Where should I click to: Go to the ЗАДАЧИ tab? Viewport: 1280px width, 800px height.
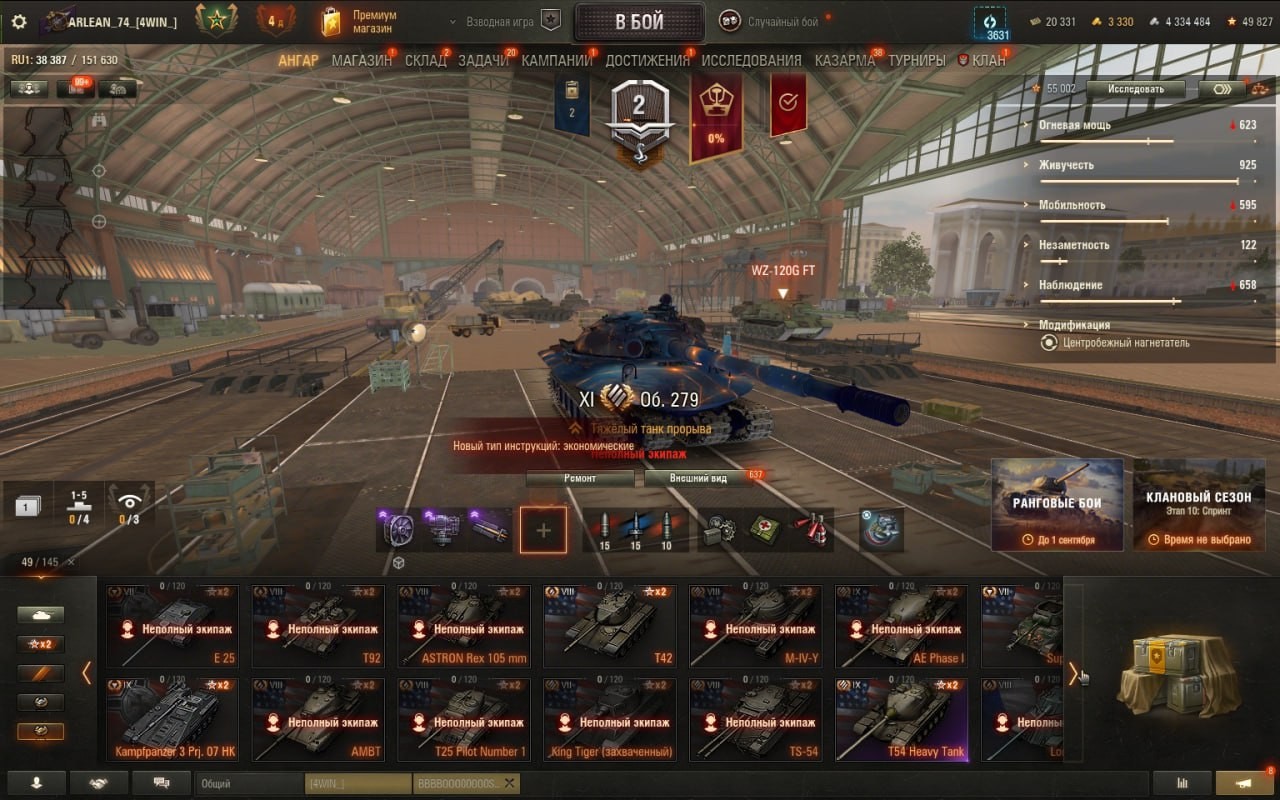pyautogui.click(x=483, y=60)
